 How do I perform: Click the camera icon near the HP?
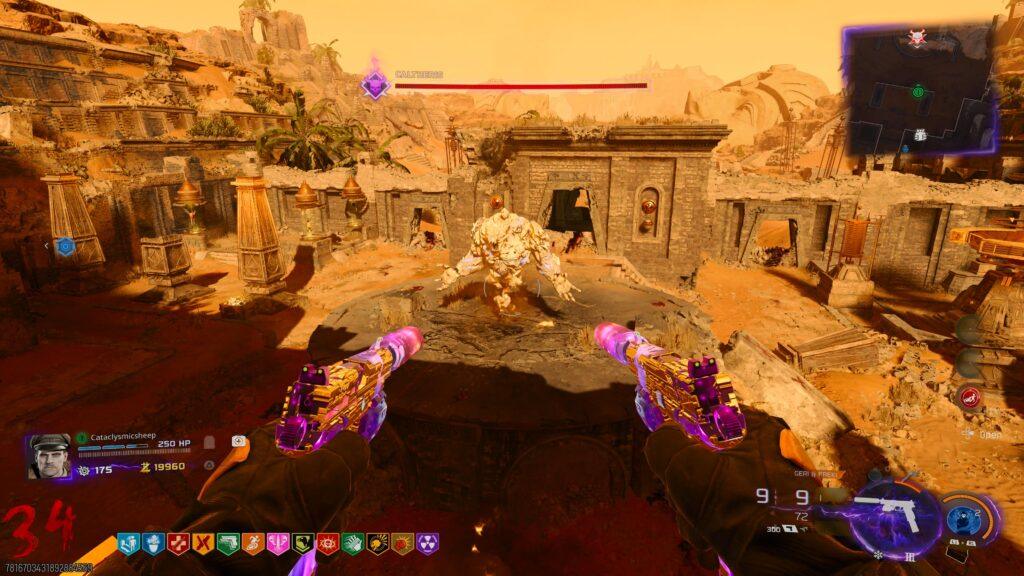tap(239, 441)
